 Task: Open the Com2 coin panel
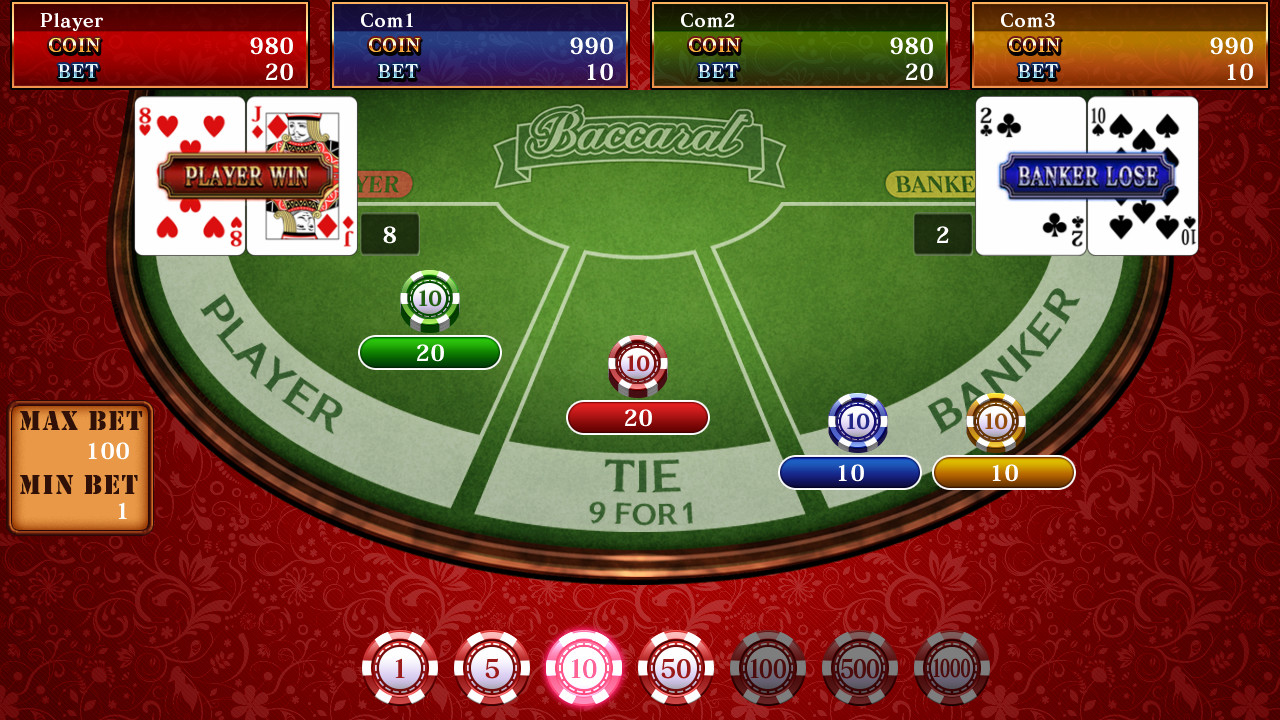(x=799, y=45)
